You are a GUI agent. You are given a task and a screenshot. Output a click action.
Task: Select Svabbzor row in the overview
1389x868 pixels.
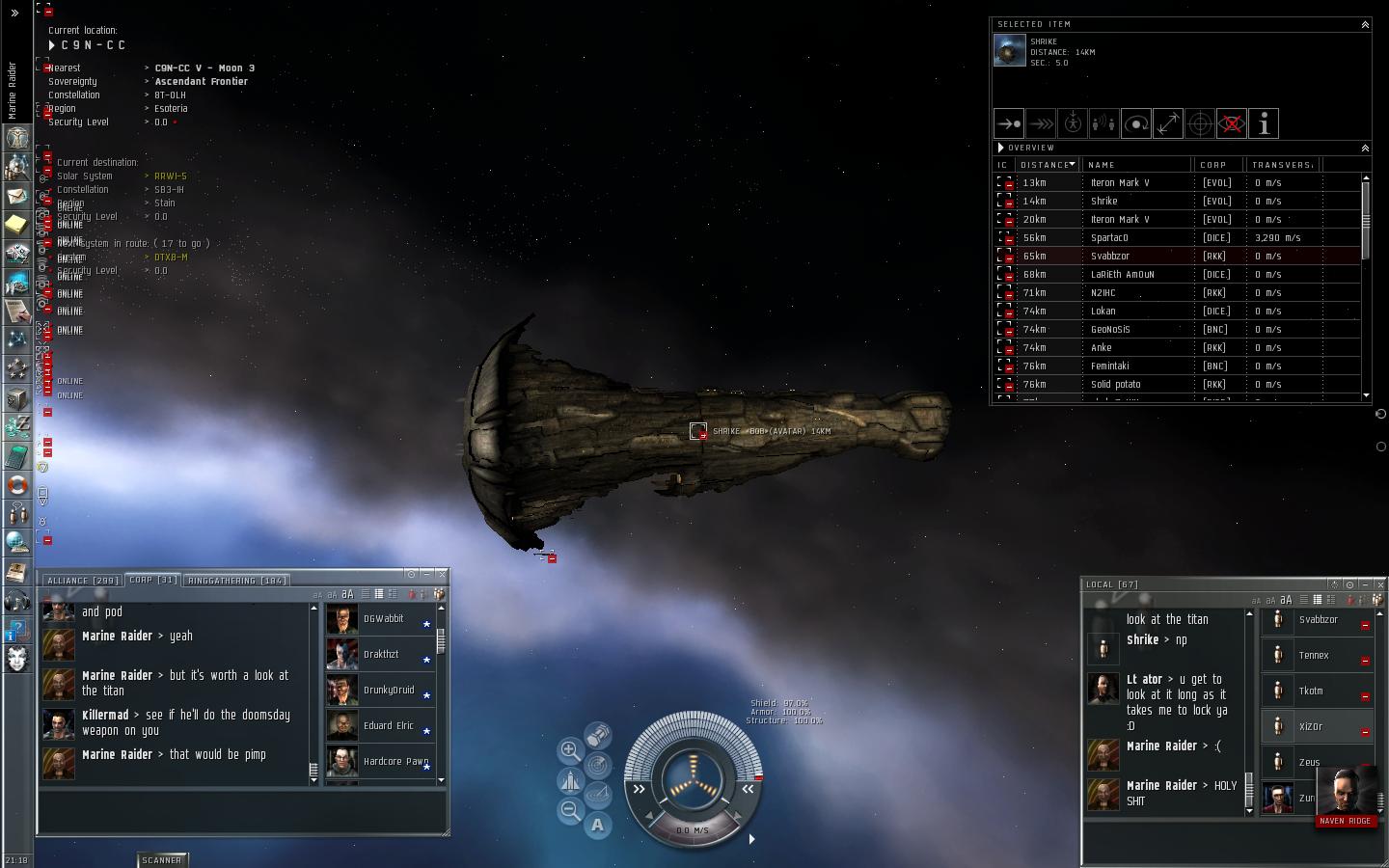(1109, 256)
